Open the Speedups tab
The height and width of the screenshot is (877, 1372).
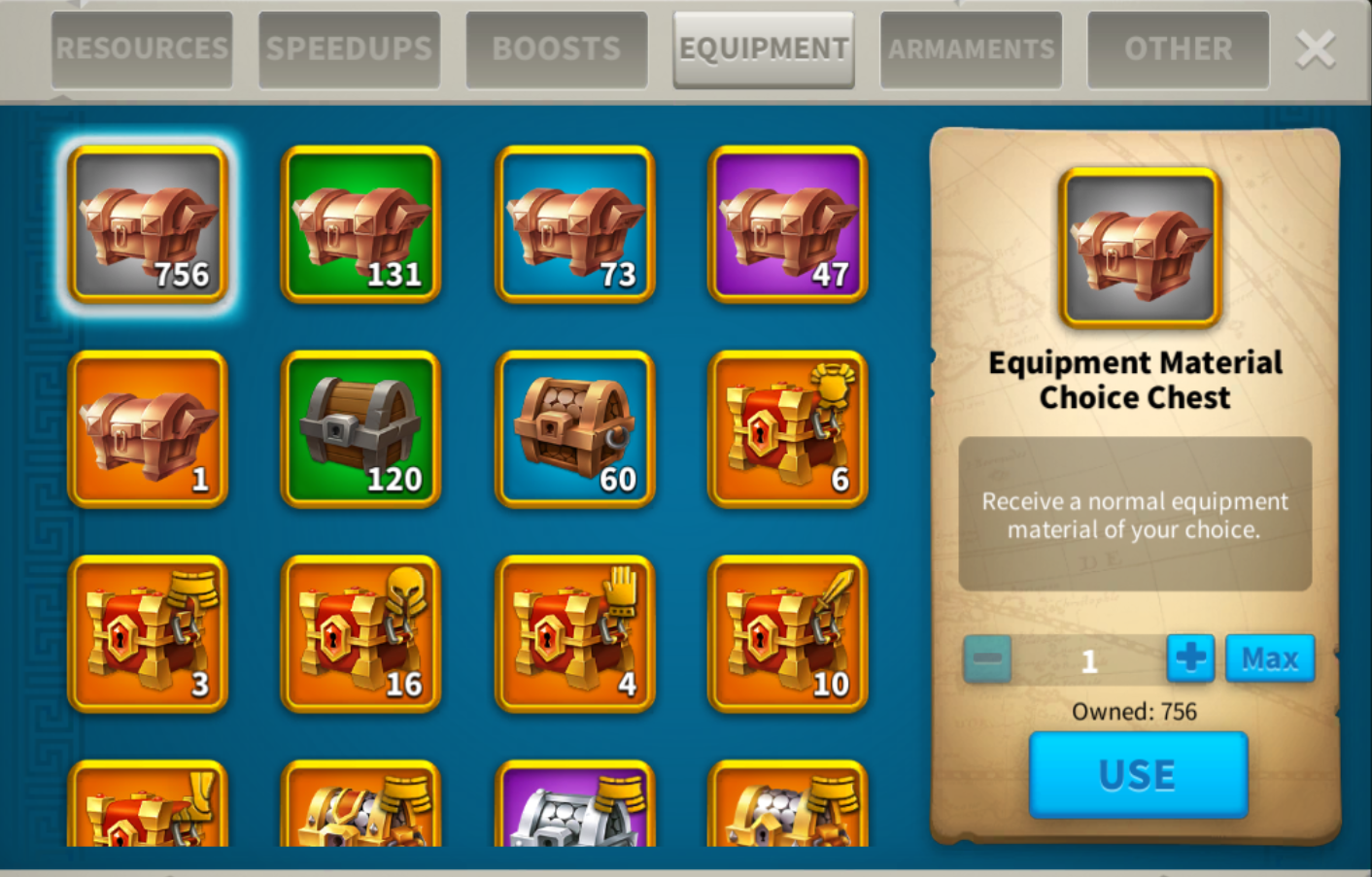[349, 50]
